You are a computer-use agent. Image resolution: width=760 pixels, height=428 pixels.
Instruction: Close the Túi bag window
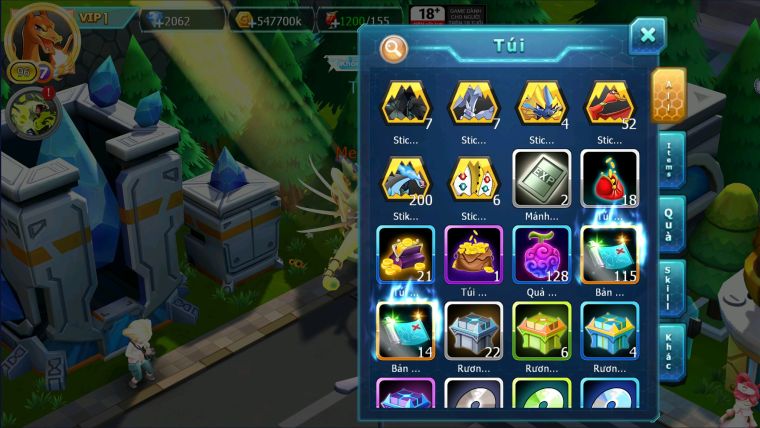click(647, 36)
